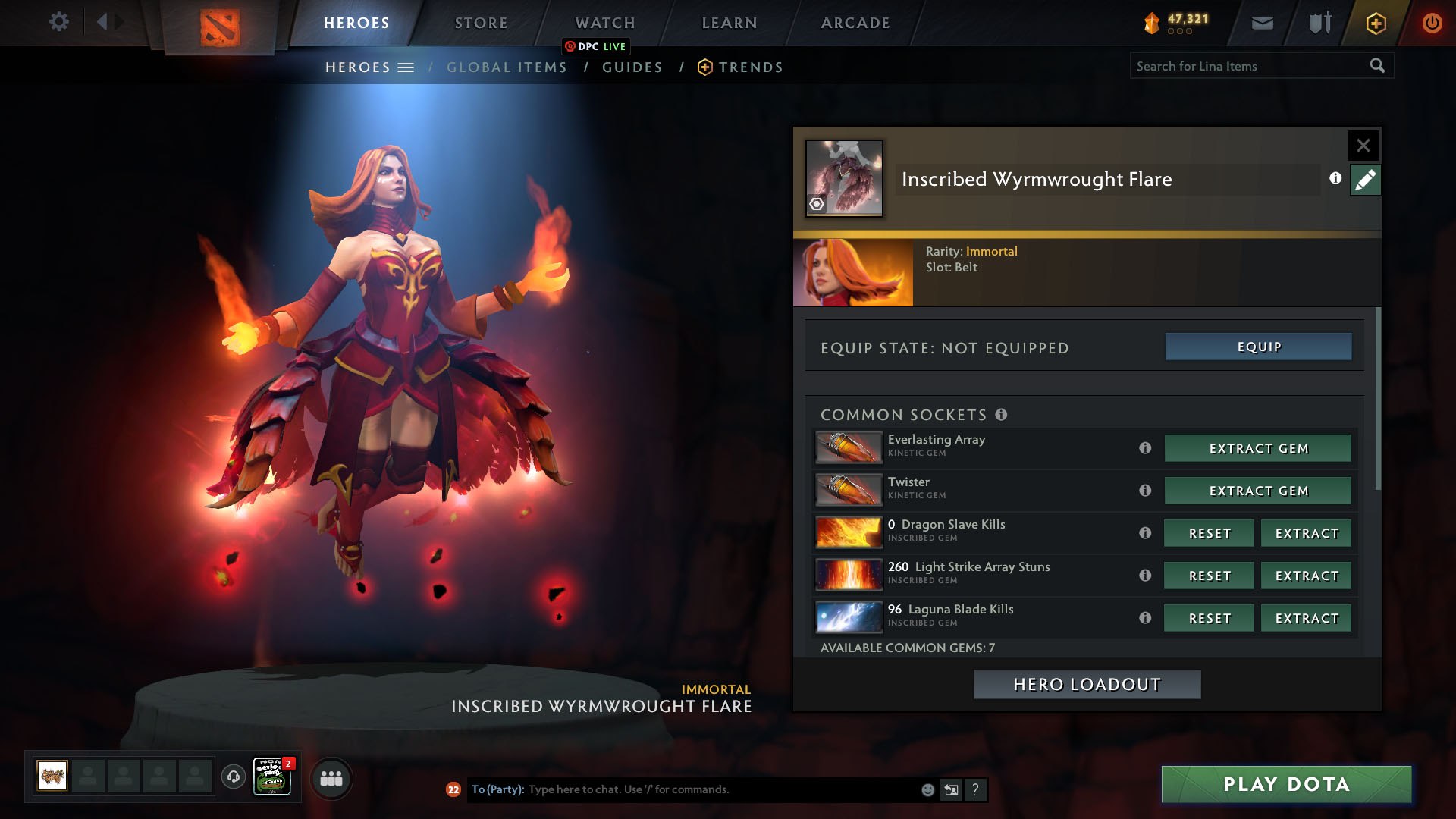
Task: Open the settings gear icon
Action: coord(58,22)
